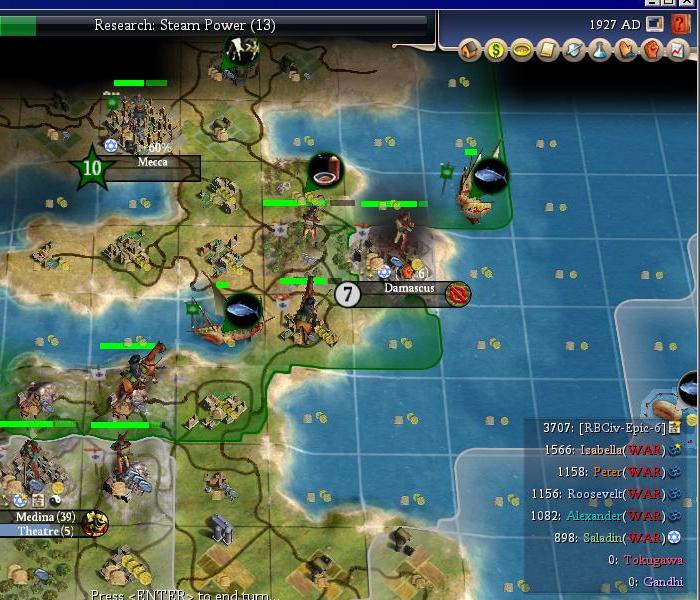Viewport: 700px width, 600px height.
Task: Open the Civics screen ring icon
Action: (x=522, y=49)
